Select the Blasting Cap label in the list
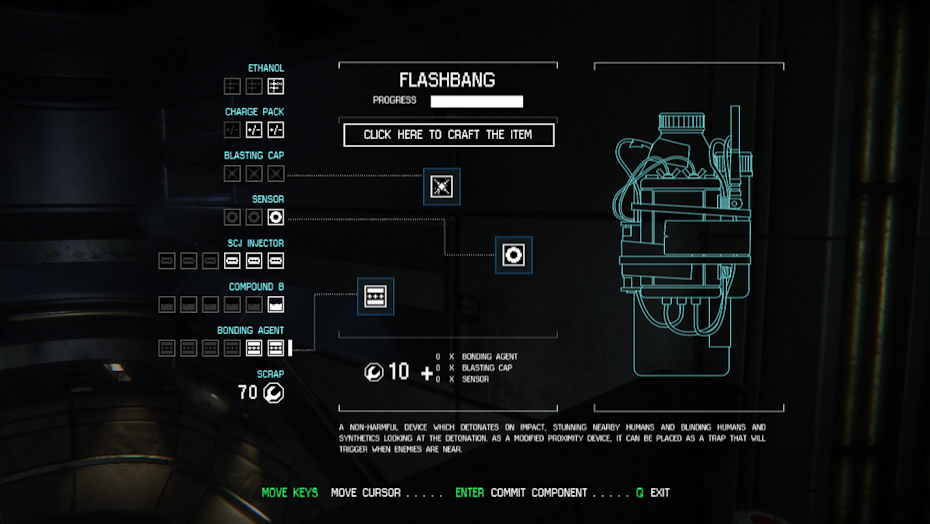930x524 pixels. (x=254, y=156)
